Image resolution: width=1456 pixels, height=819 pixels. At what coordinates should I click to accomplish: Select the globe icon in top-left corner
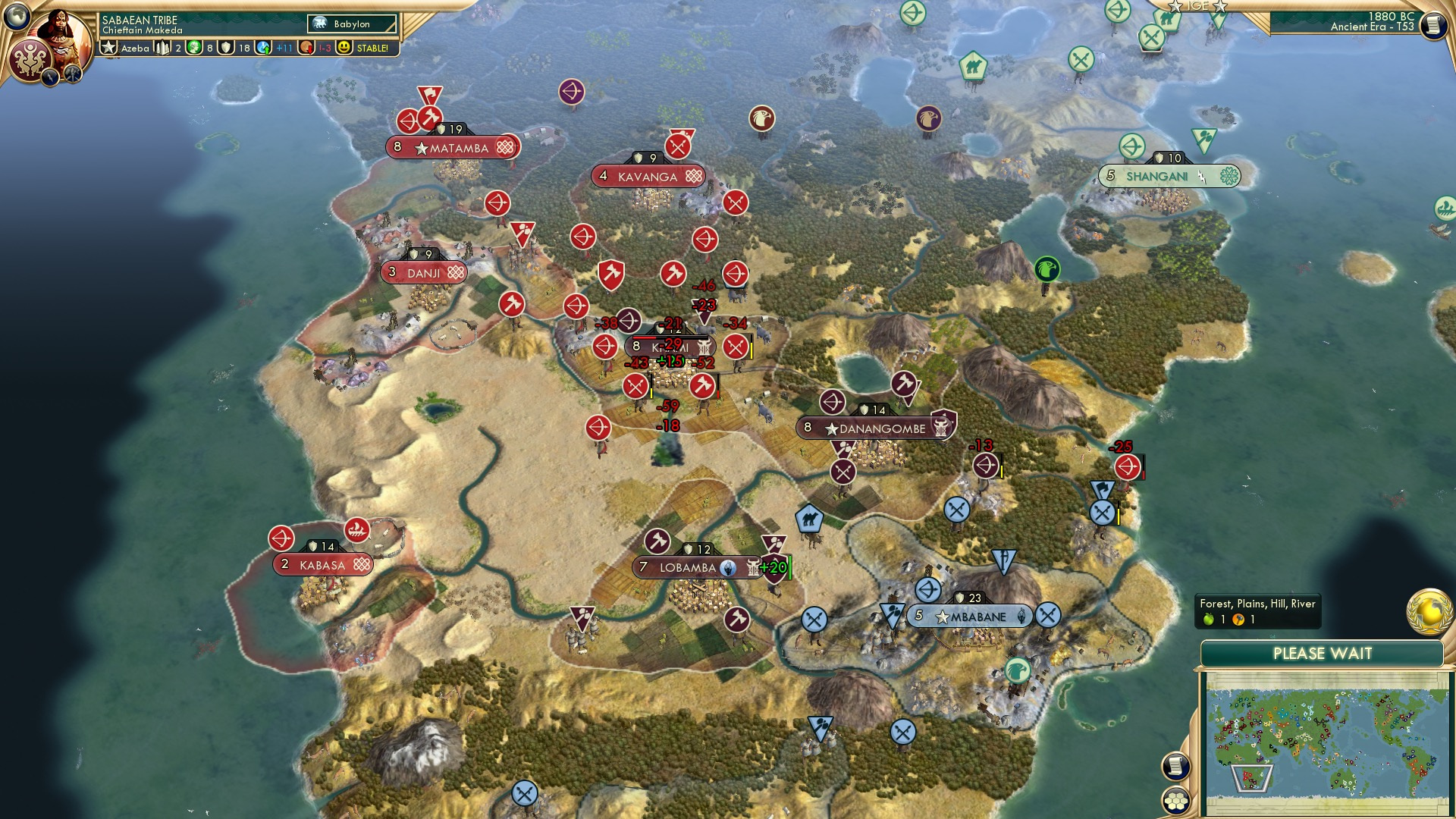pyautogui.click(x=16, y=16)
